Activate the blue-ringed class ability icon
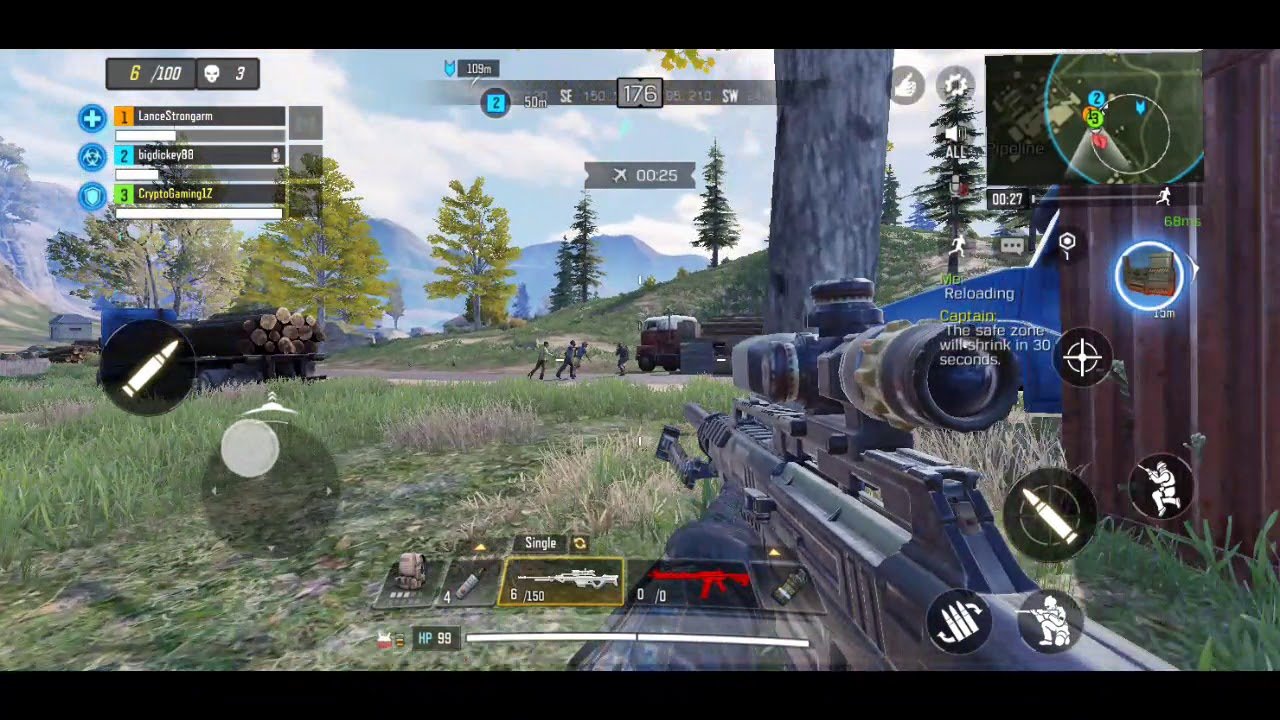Screen dimensions: 1280x720 click(x=1150, y=275)
